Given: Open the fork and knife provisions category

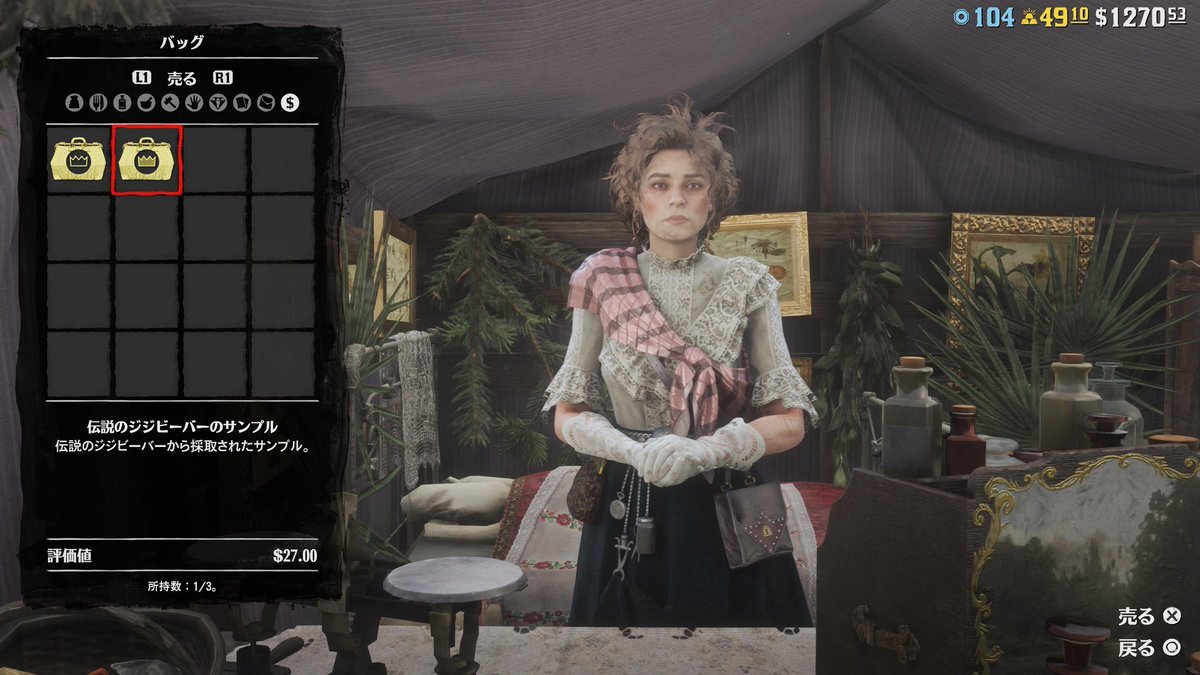Looking at the screenshot, I should tap(98, 102).
